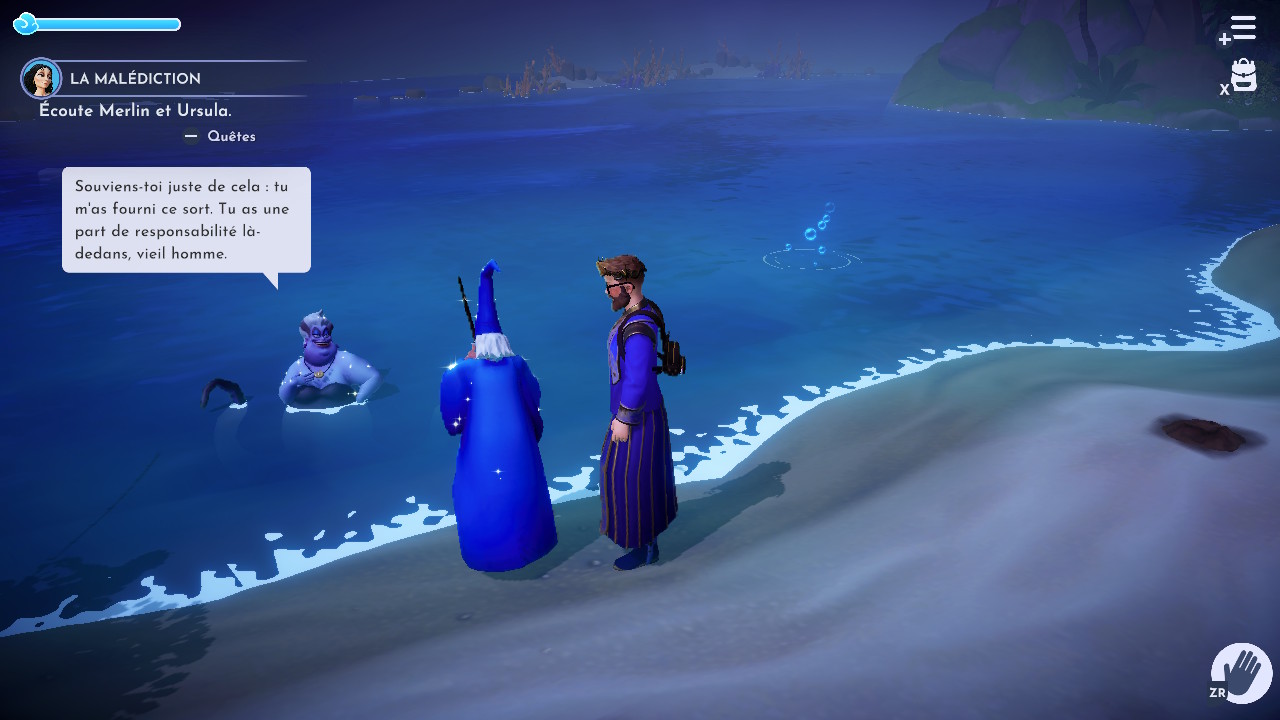This screenshot has height=720, width=1280.
Task: Click the quest giver portrait icon
Action: [x=41, y=78]
